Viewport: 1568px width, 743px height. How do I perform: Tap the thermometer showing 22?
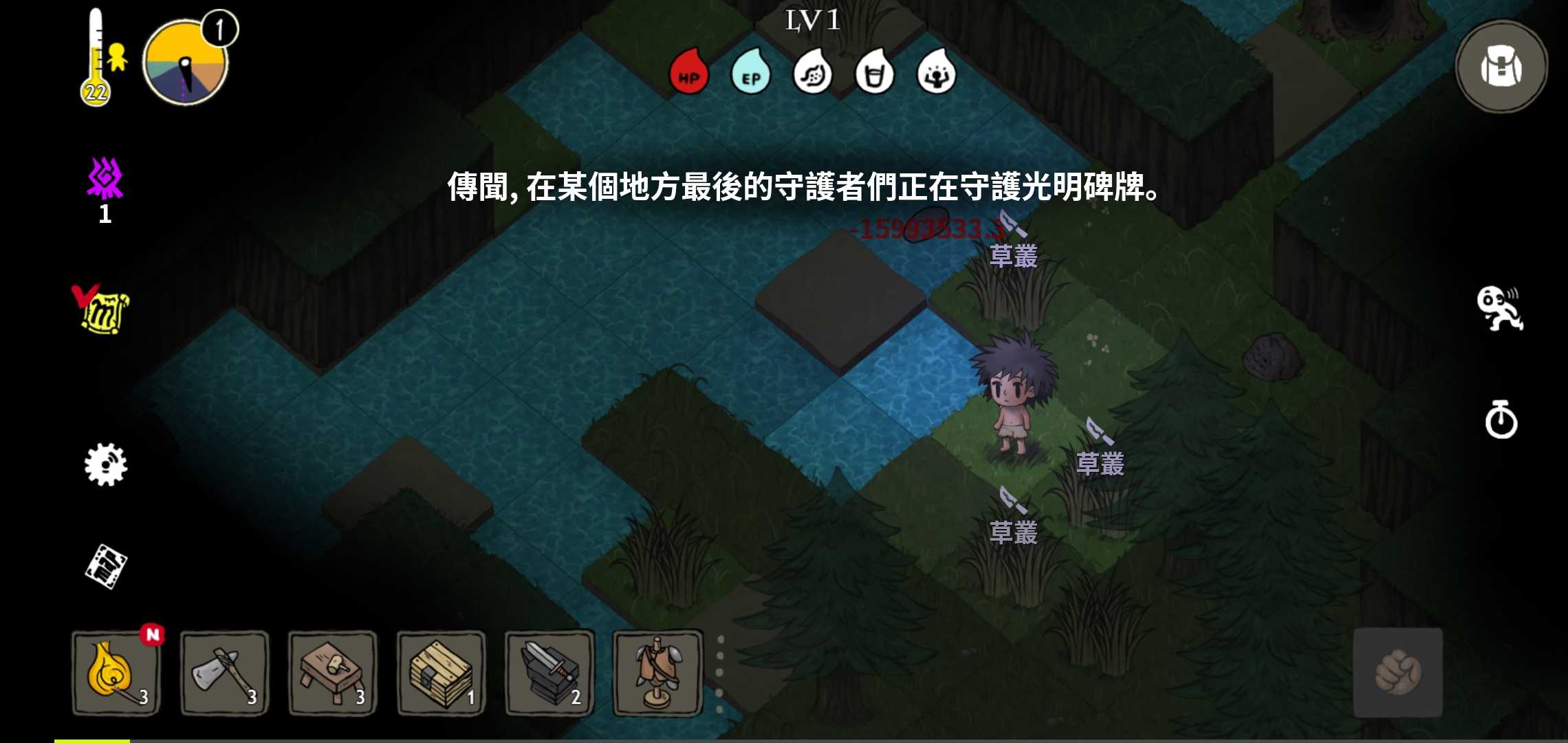pyautogui.click(x=96, y=55)
